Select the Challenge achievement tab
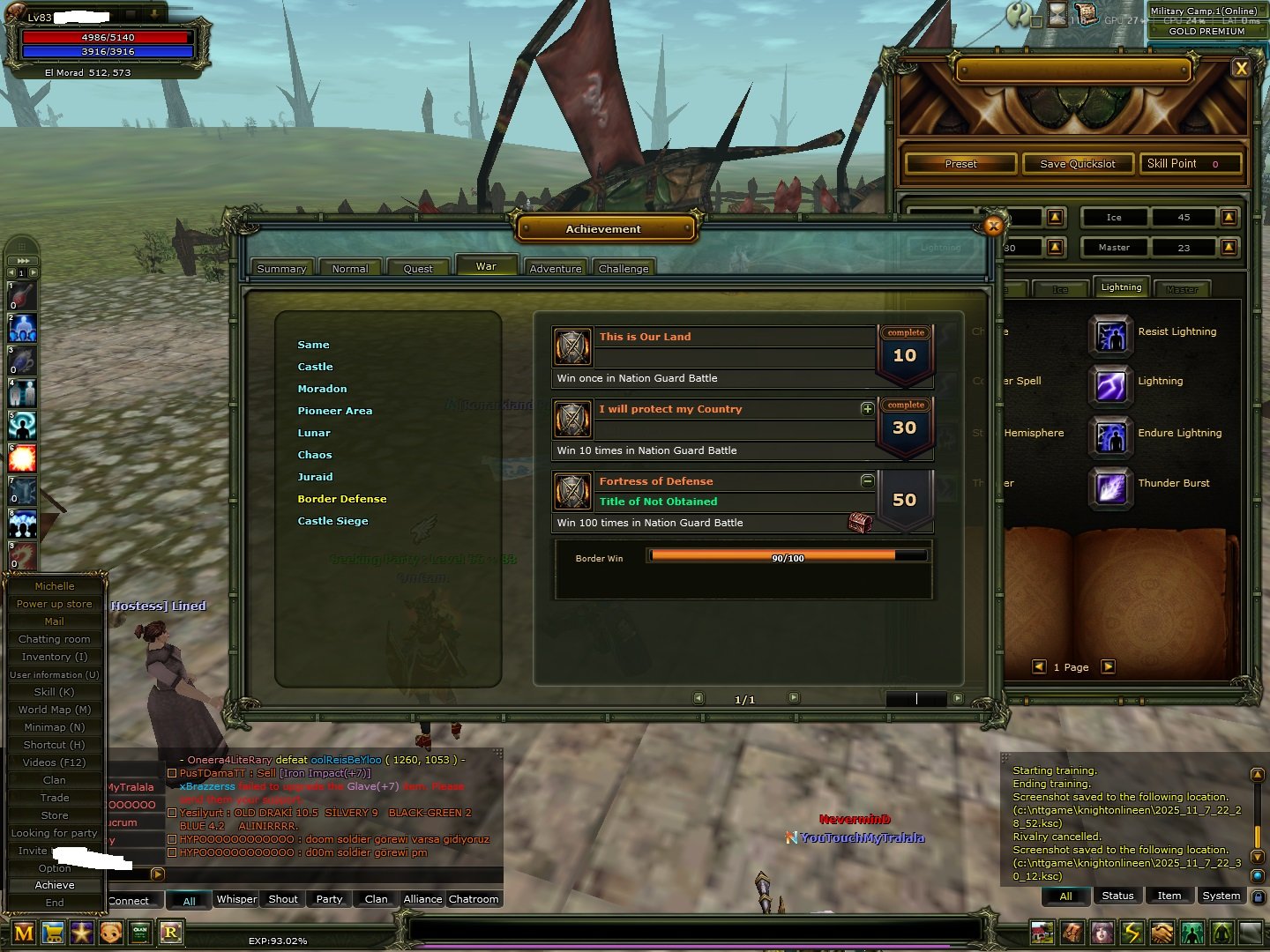This screenshot has height=952, width=1270. pyautogui.click(x=624, y=269)
